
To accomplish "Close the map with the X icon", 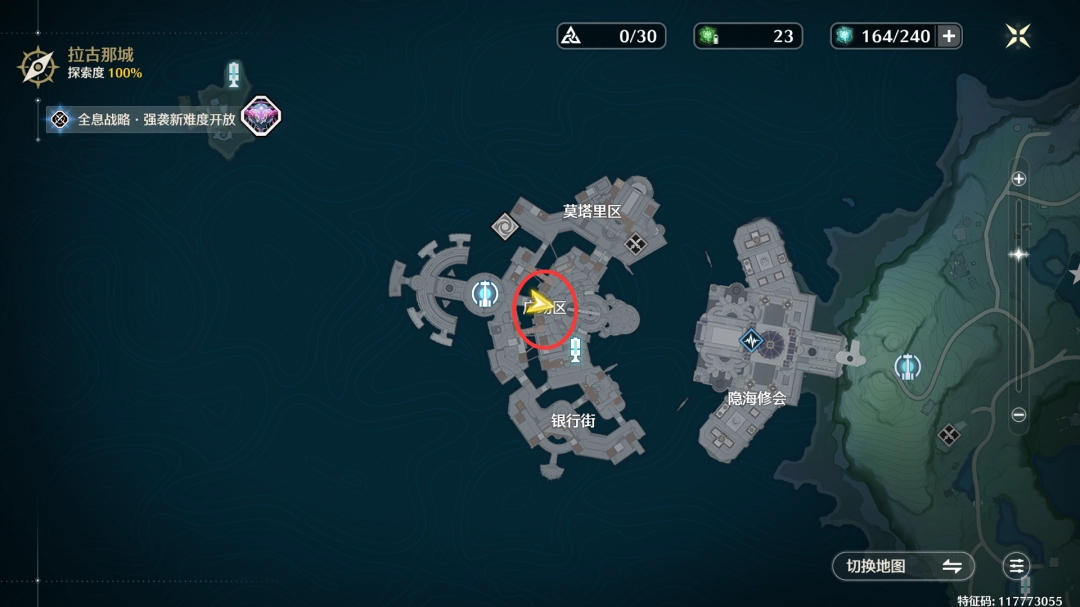I will (1018, 36).
